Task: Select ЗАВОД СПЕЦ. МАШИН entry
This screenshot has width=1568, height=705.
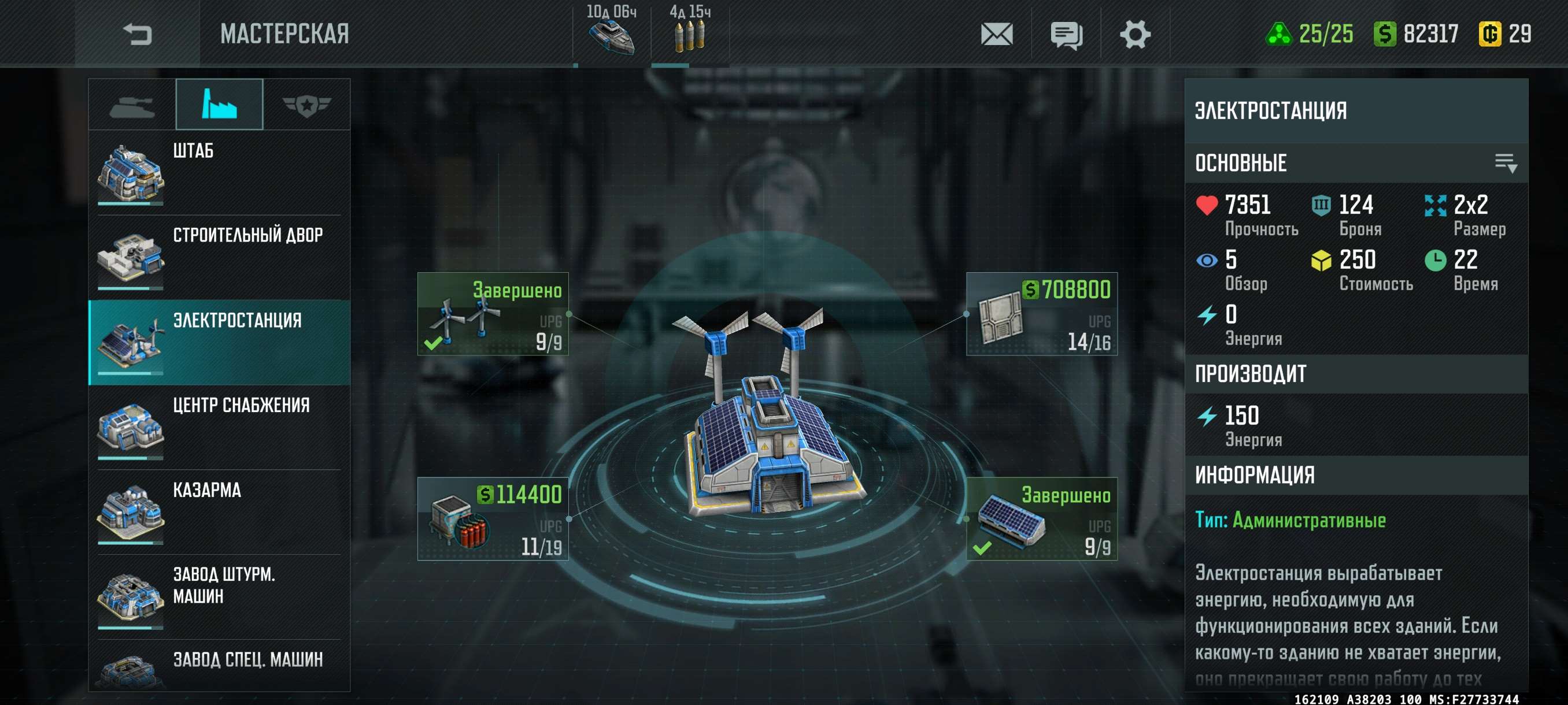Action: coord(219,666)
